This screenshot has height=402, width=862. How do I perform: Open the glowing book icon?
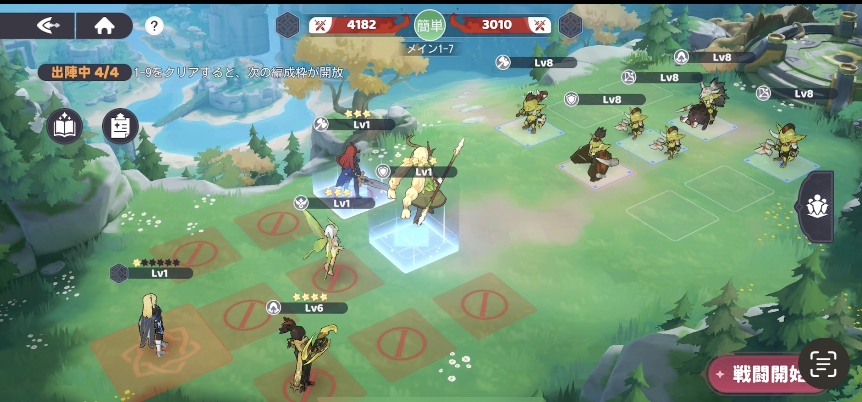point(64,126)
